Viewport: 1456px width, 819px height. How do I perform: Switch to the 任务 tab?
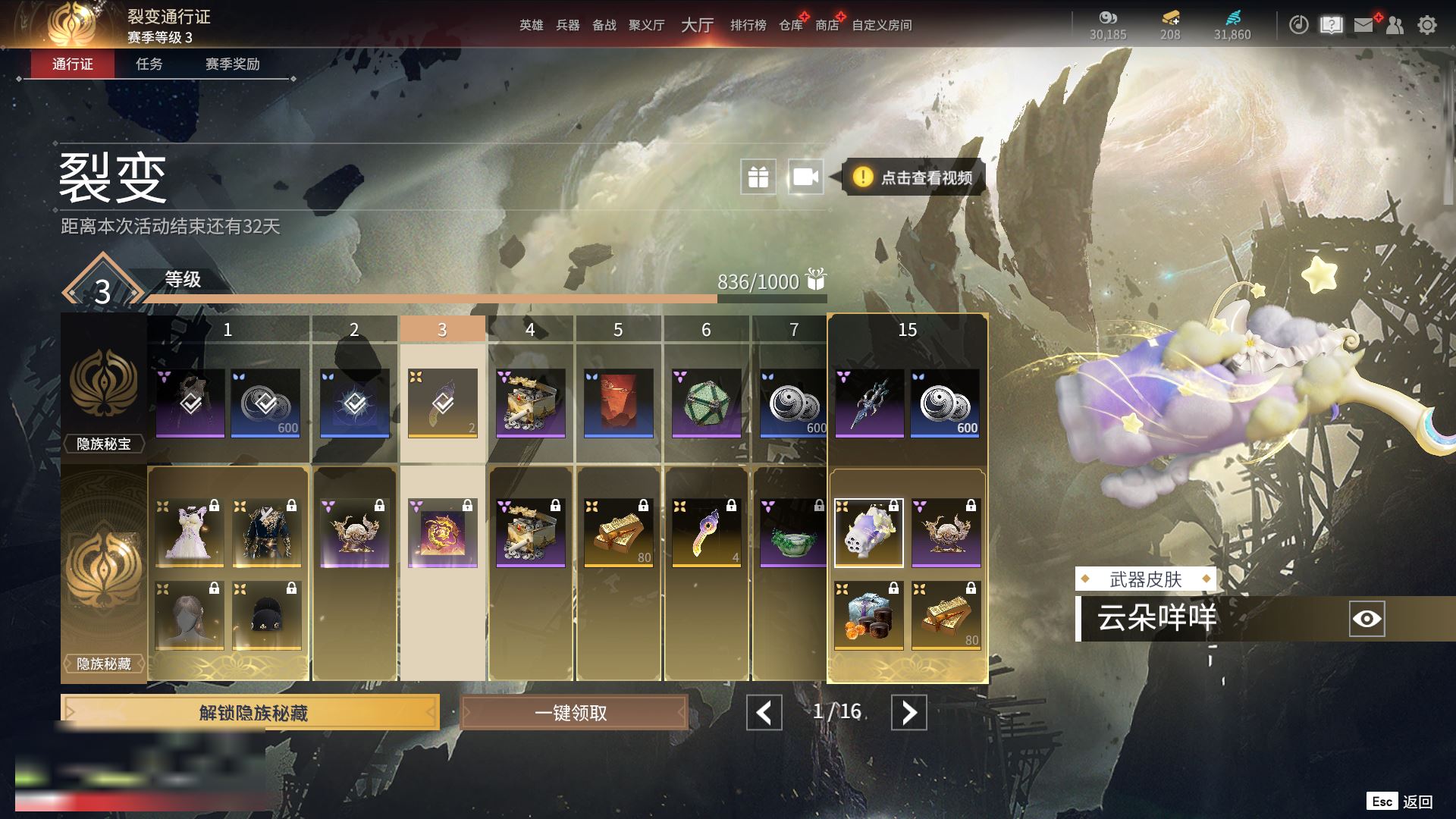(x=149, y=64)
